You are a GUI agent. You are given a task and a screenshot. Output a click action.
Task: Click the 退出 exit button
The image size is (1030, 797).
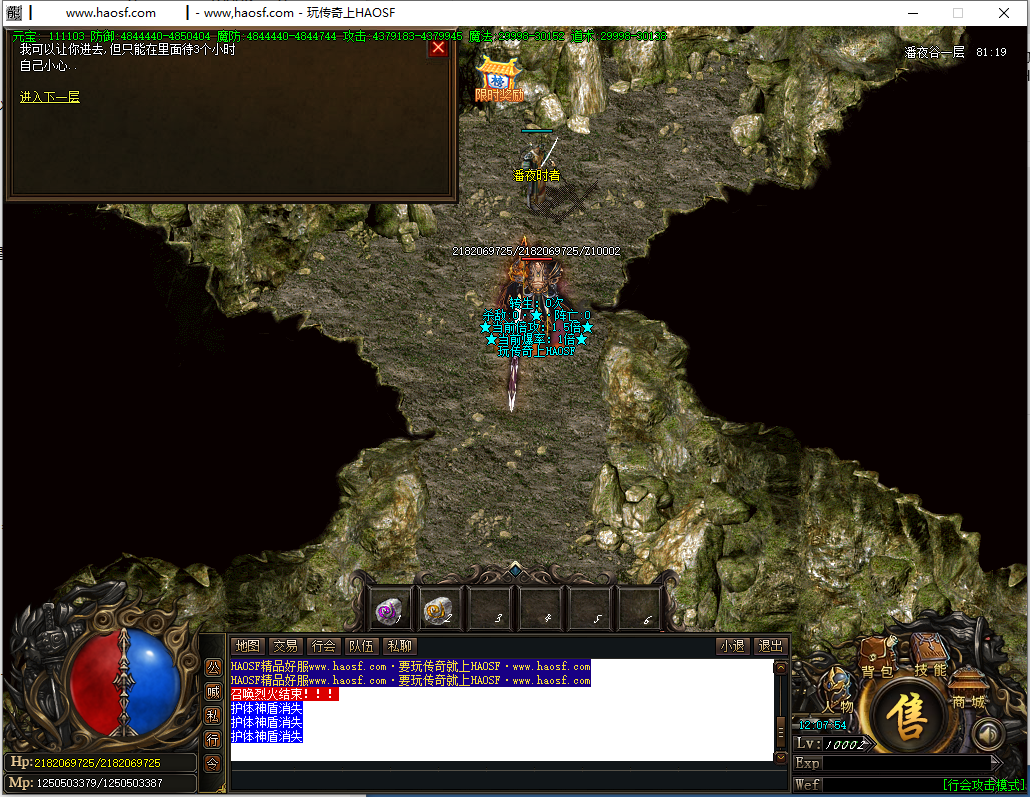point(770,646)
